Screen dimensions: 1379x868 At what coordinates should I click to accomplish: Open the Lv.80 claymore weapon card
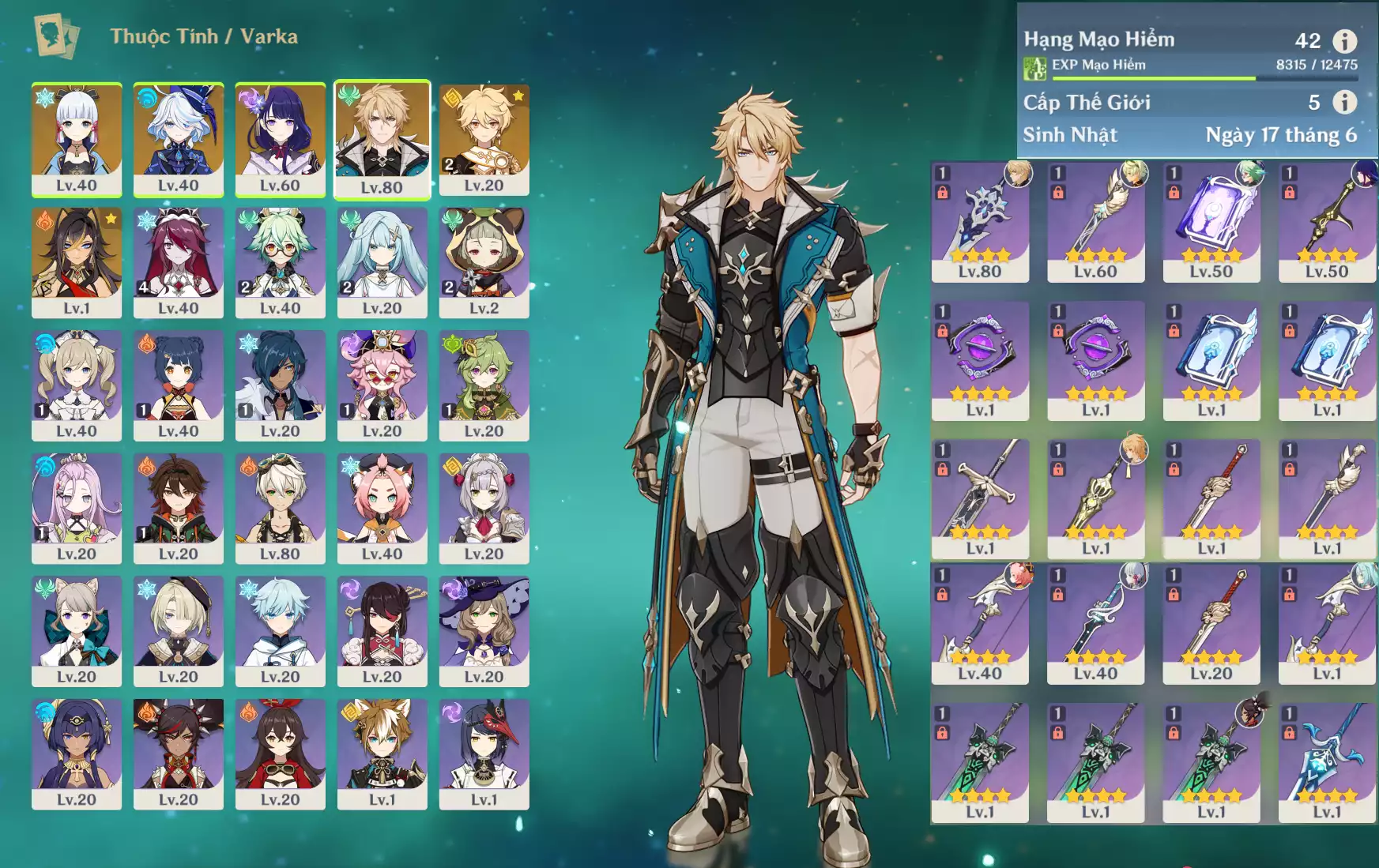coord(980,222)
